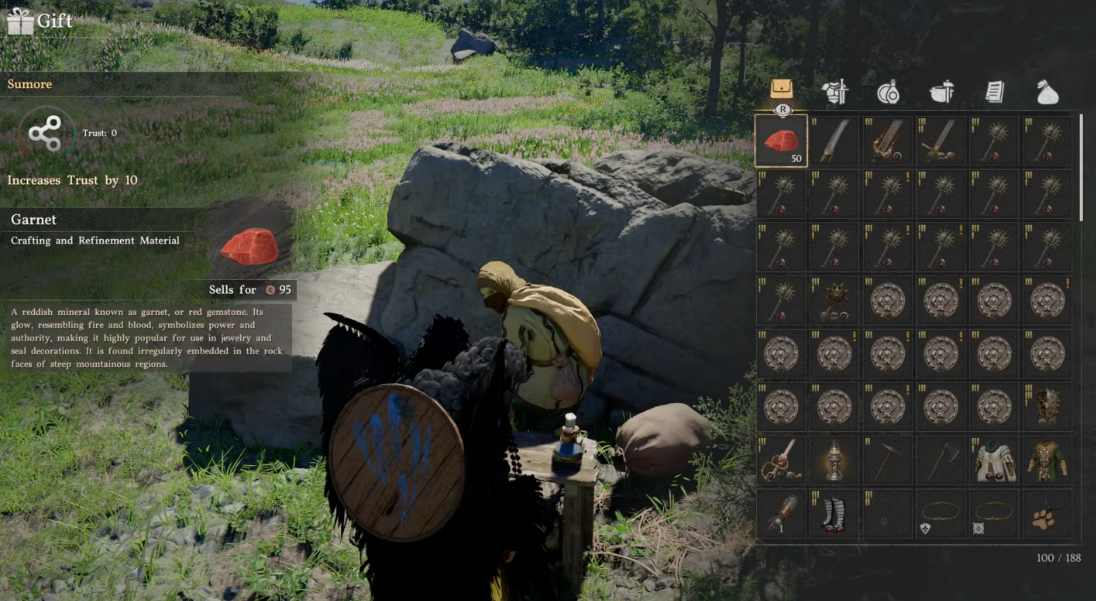Viewport: 1096px width, 601px height.
Task: Choose the green tunic armor slot
Action: [1047, 460]
